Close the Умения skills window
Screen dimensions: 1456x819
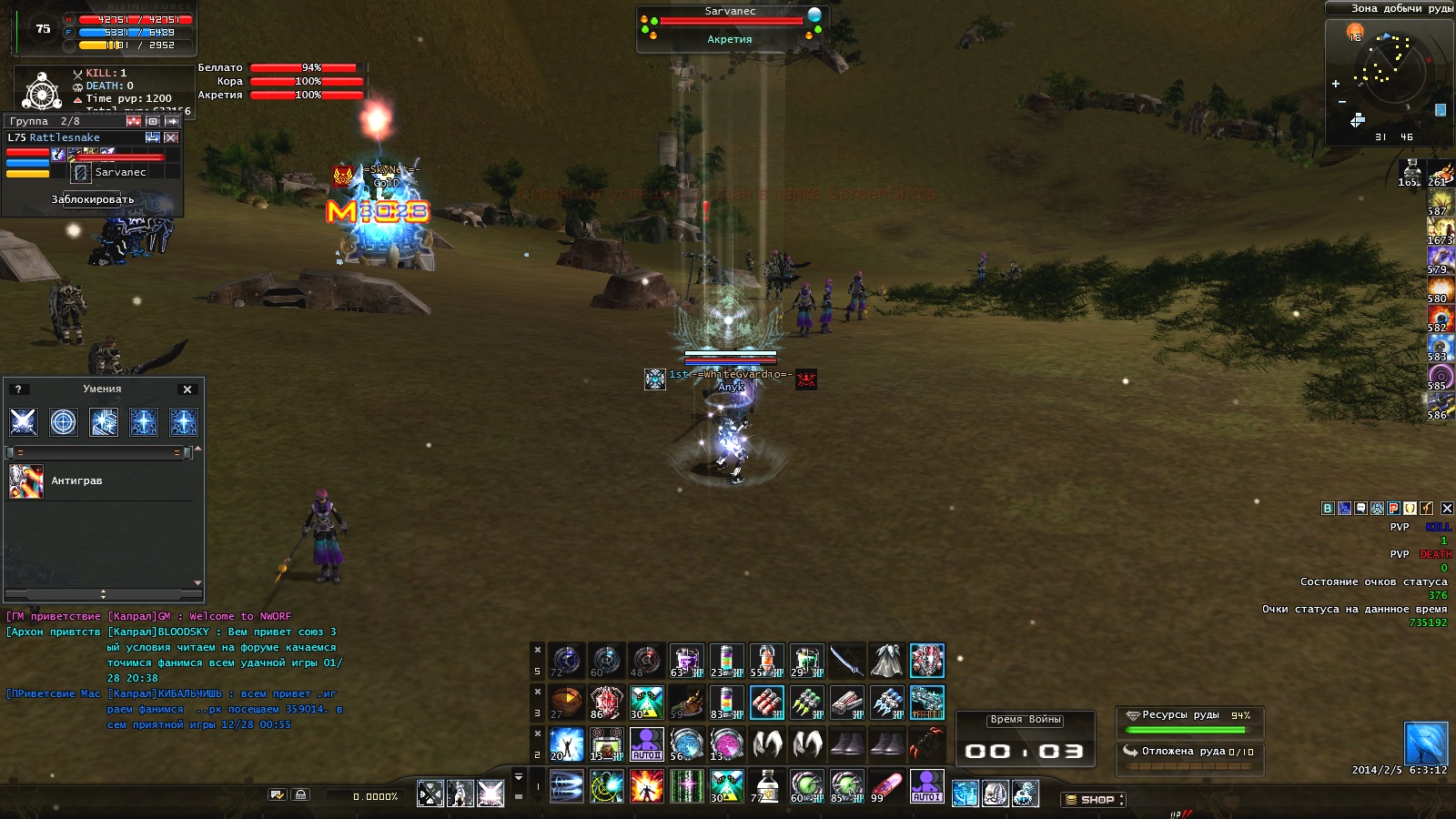pos(187,389)
